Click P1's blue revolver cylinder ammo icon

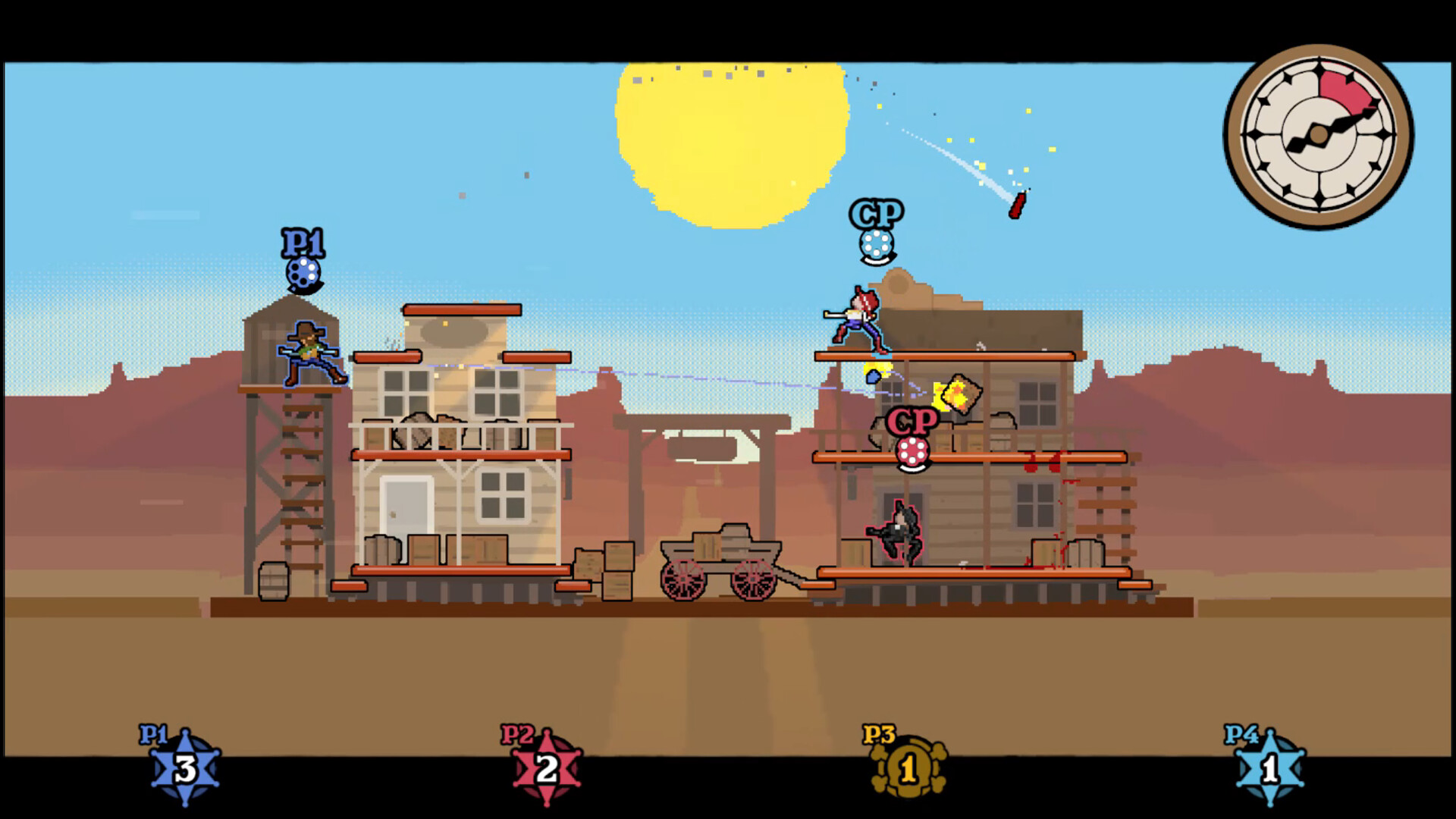click(302, 271)
